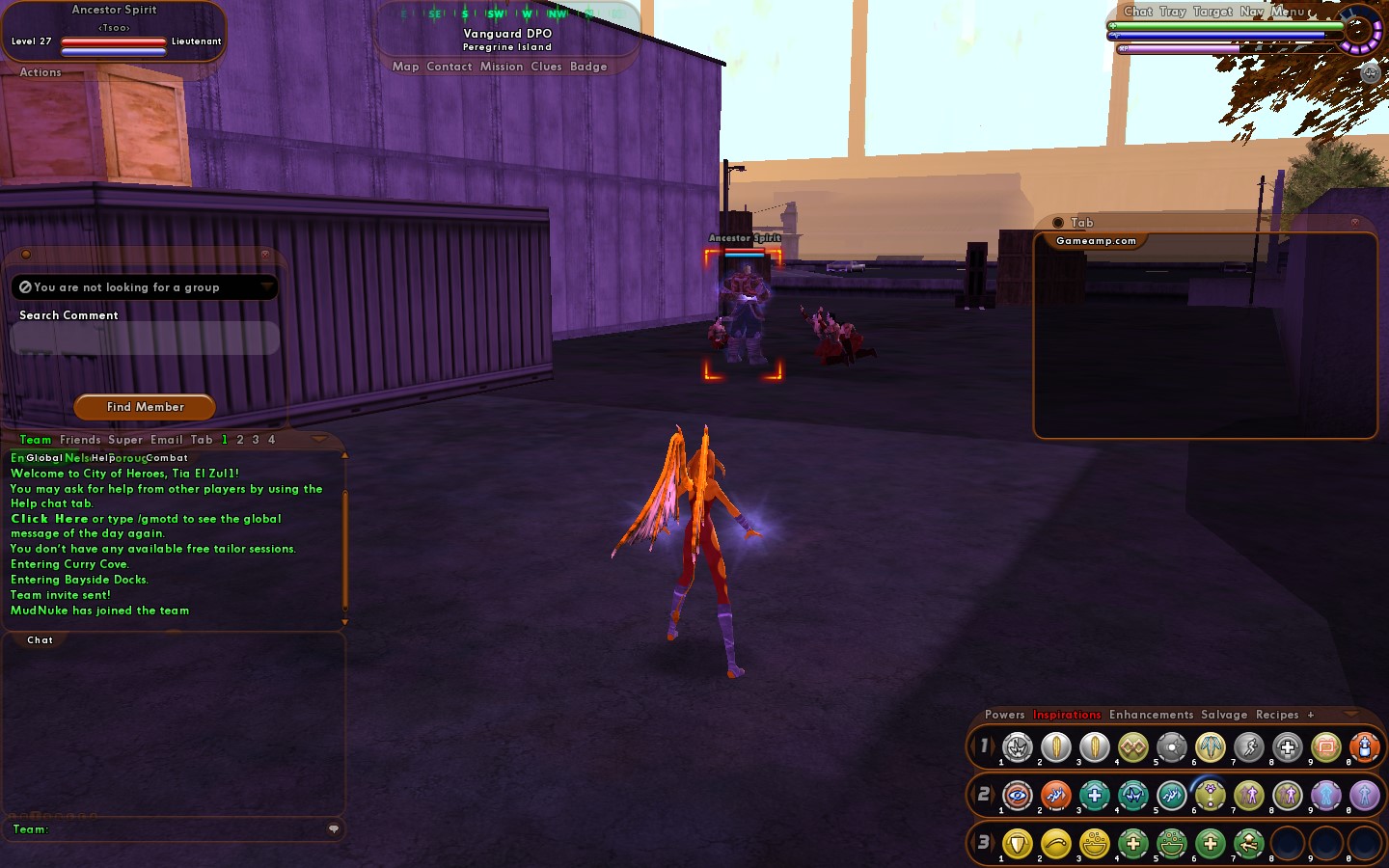Image resolution: width=1389 pixels, height=868 pixels.
Task: Open the Menu from top-right bar
Action: click(1288, 12)
